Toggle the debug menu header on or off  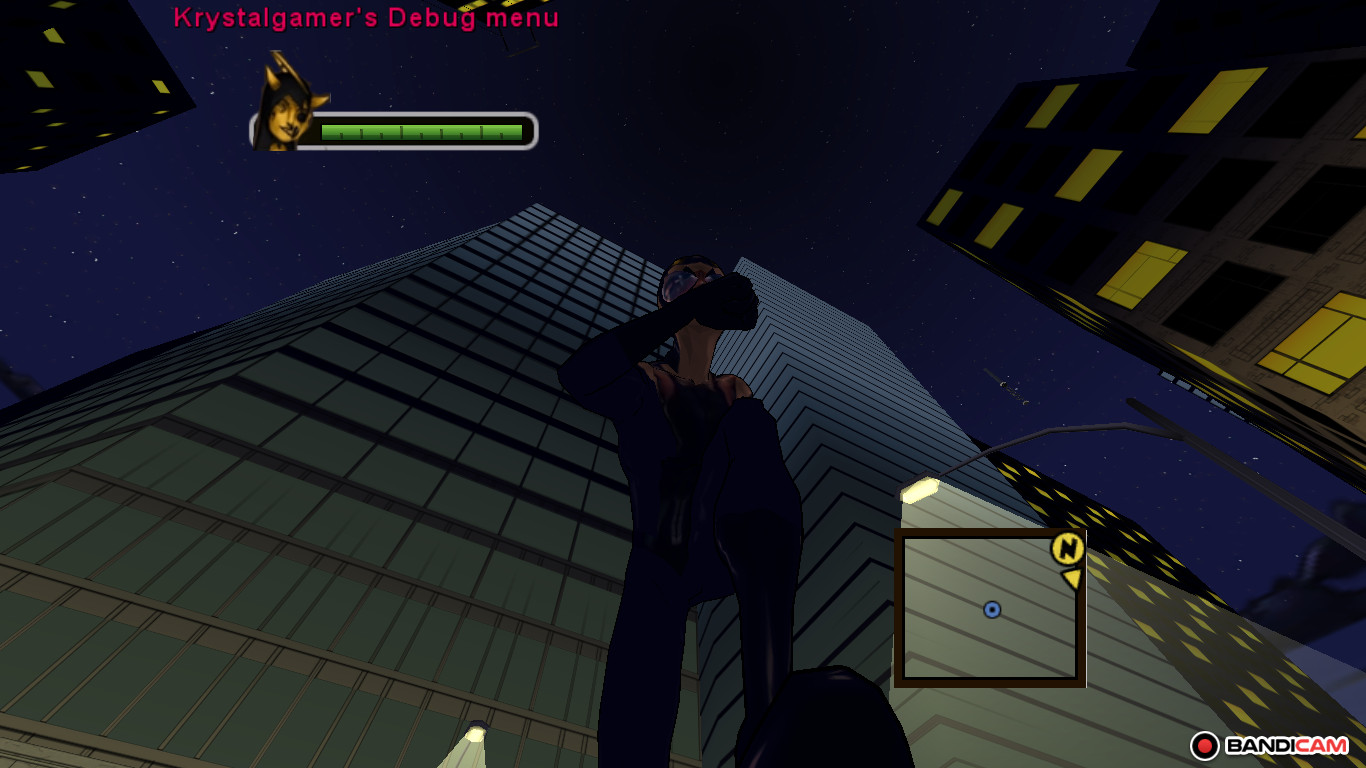pyautogui.click(x=366, y=17)
